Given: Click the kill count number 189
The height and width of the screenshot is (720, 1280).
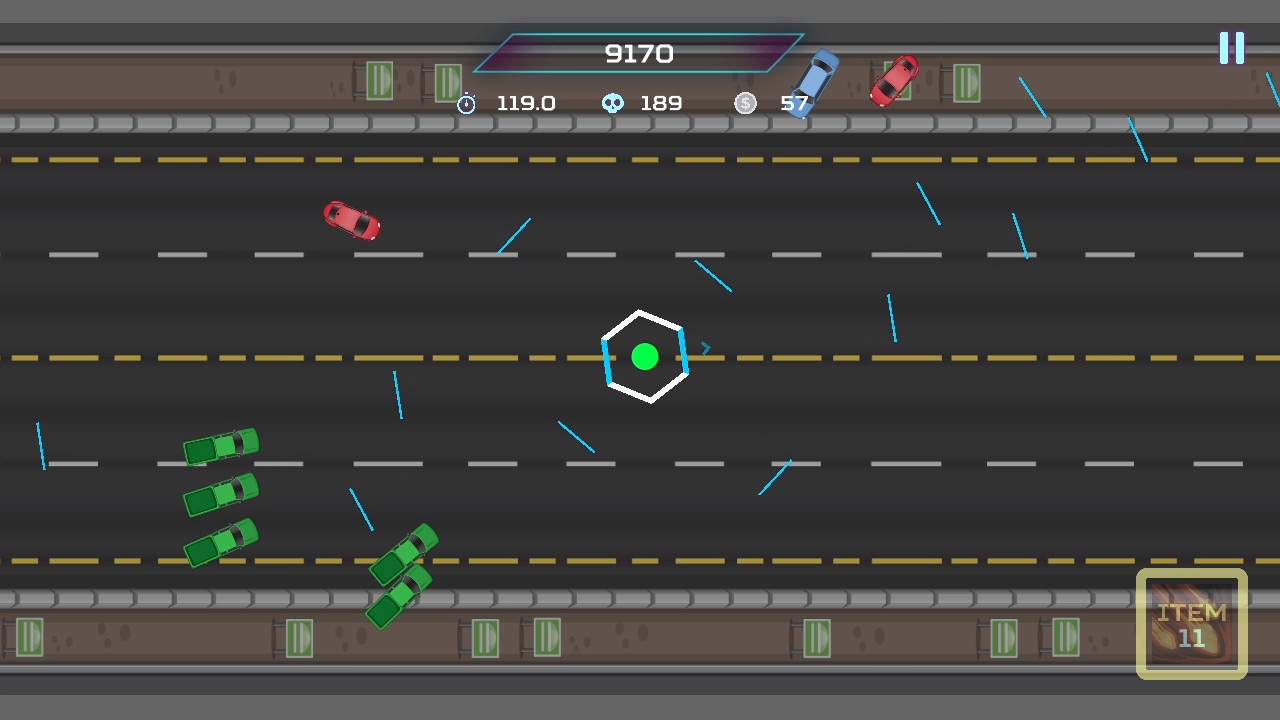Looking at the screenshot, I should pyautogui.click(x=661, y=103).
